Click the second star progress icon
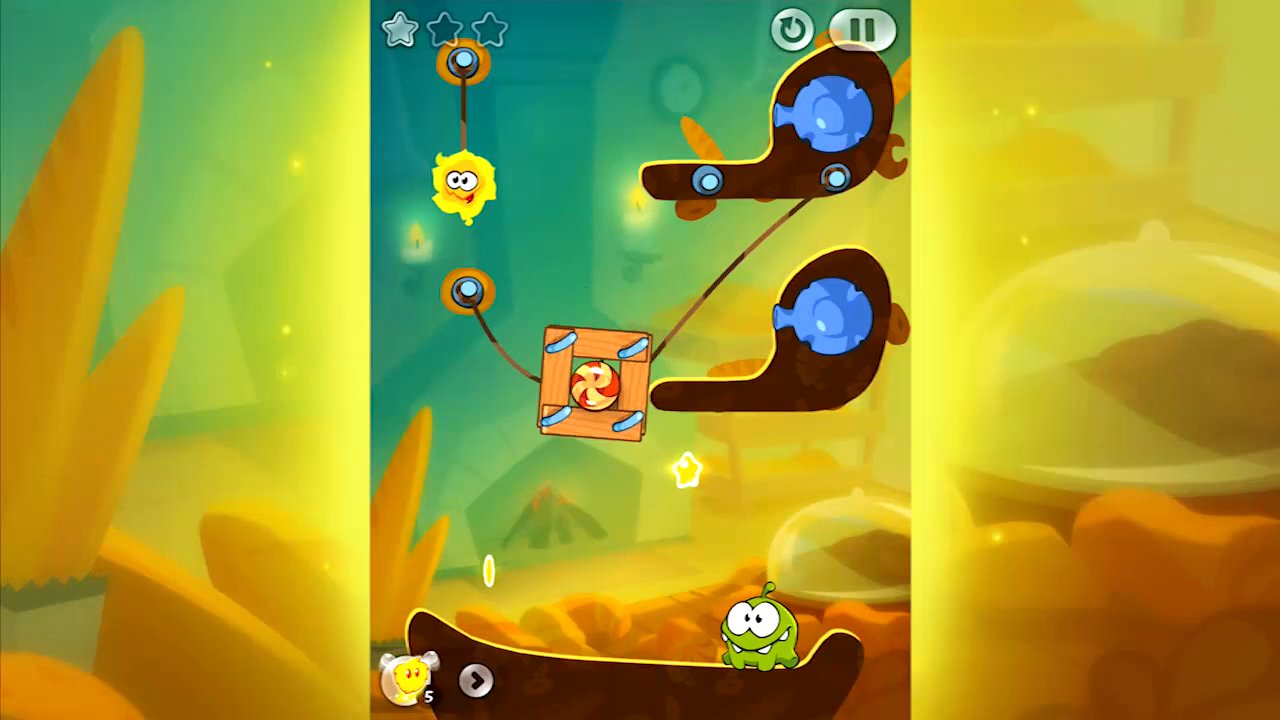 (444, 31)
